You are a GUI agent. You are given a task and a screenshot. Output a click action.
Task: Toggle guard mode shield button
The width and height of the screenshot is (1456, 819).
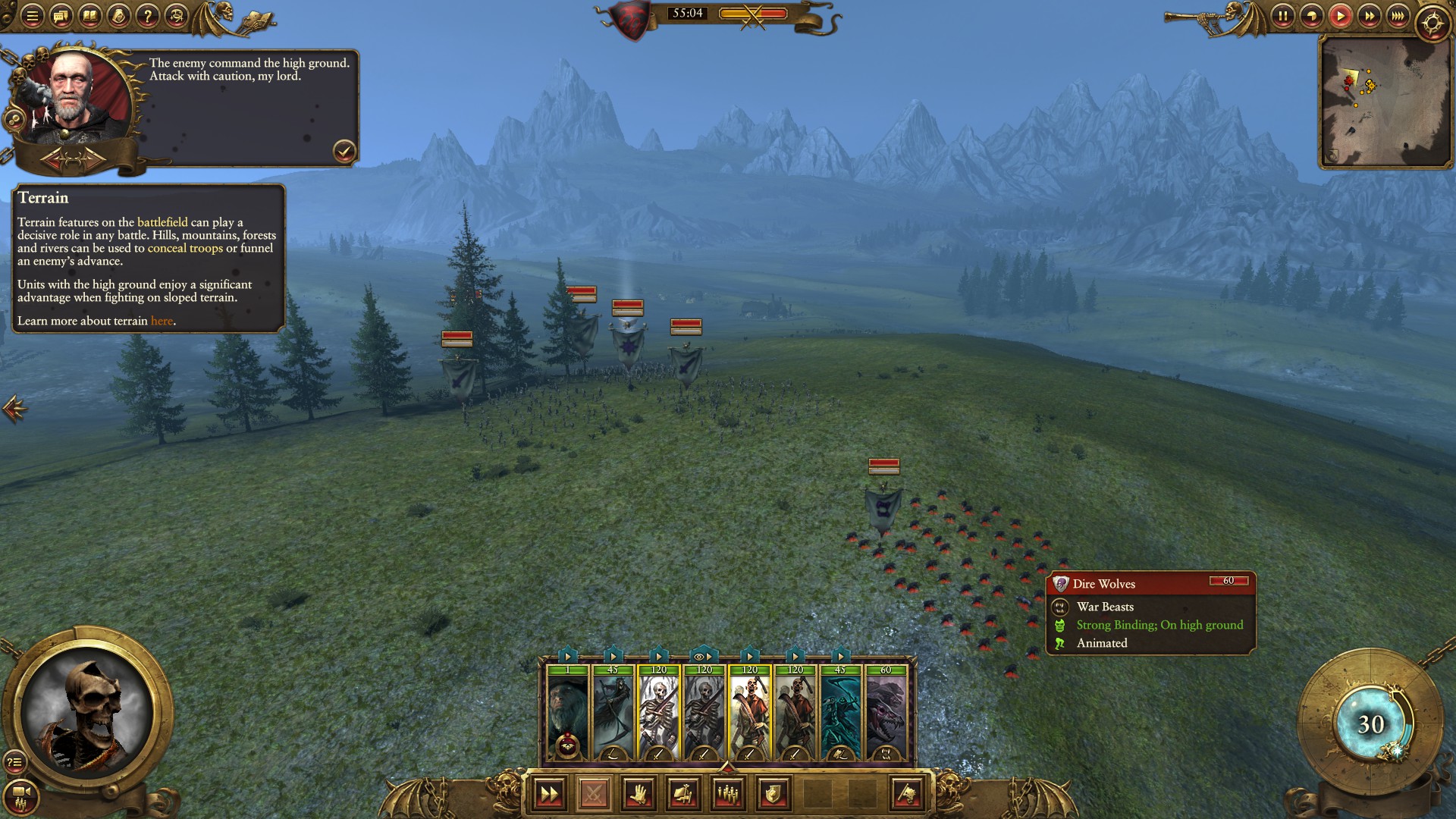tap(773, 794)
